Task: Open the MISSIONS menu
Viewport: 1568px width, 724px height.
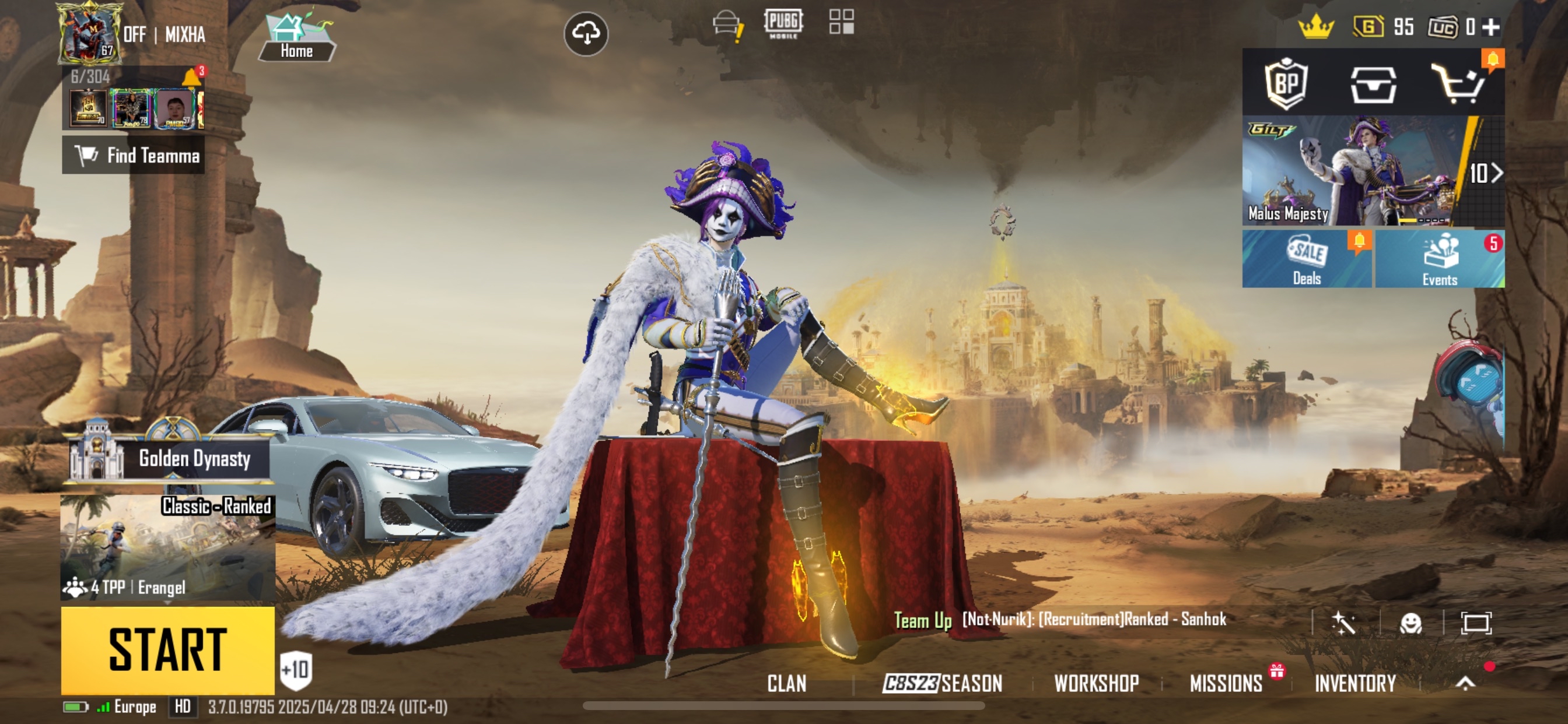Action: [x=1226, y=683]
